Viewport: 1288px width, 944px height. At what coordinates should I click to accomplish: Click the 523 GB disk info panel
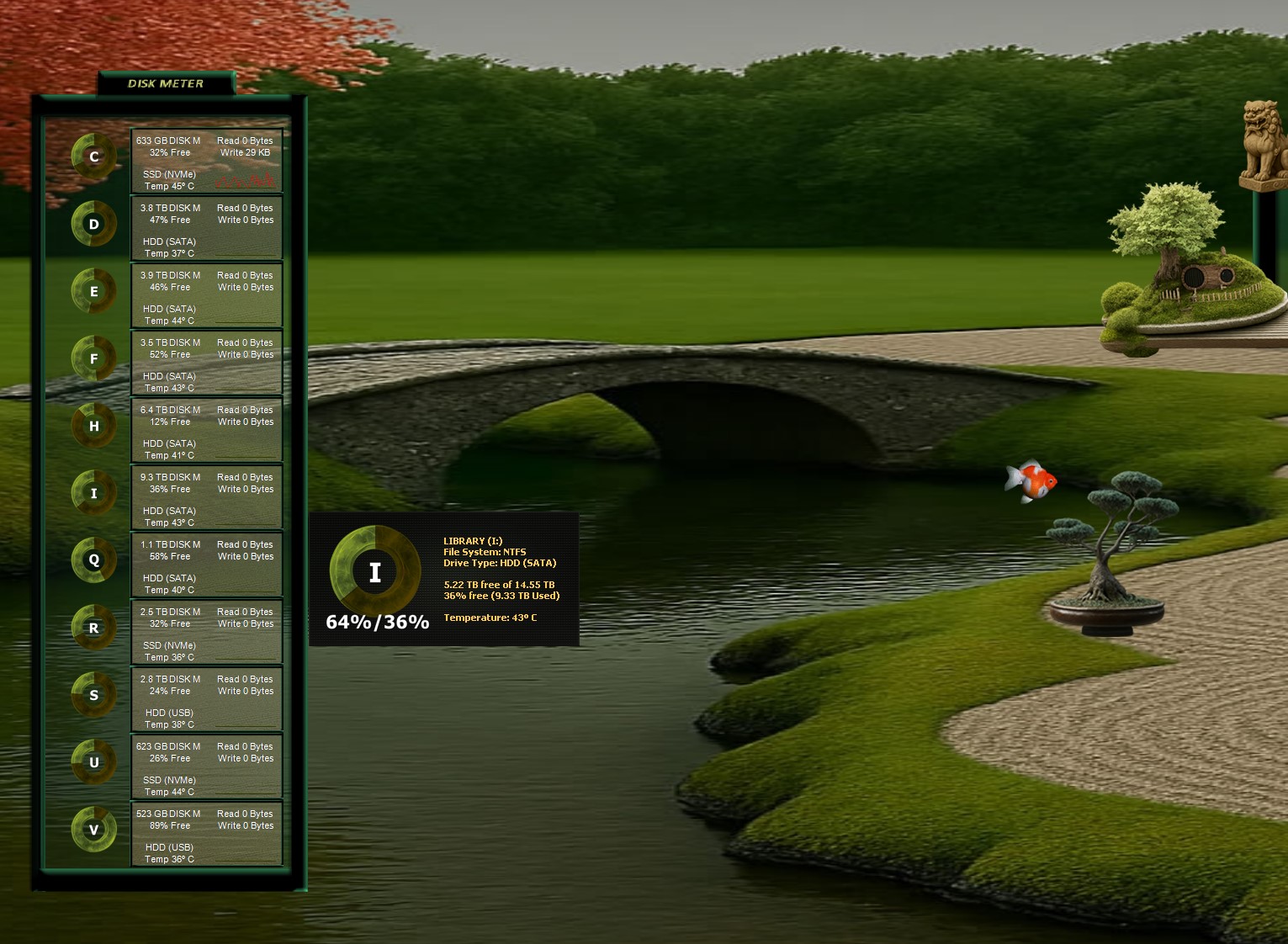pos(206,834)
